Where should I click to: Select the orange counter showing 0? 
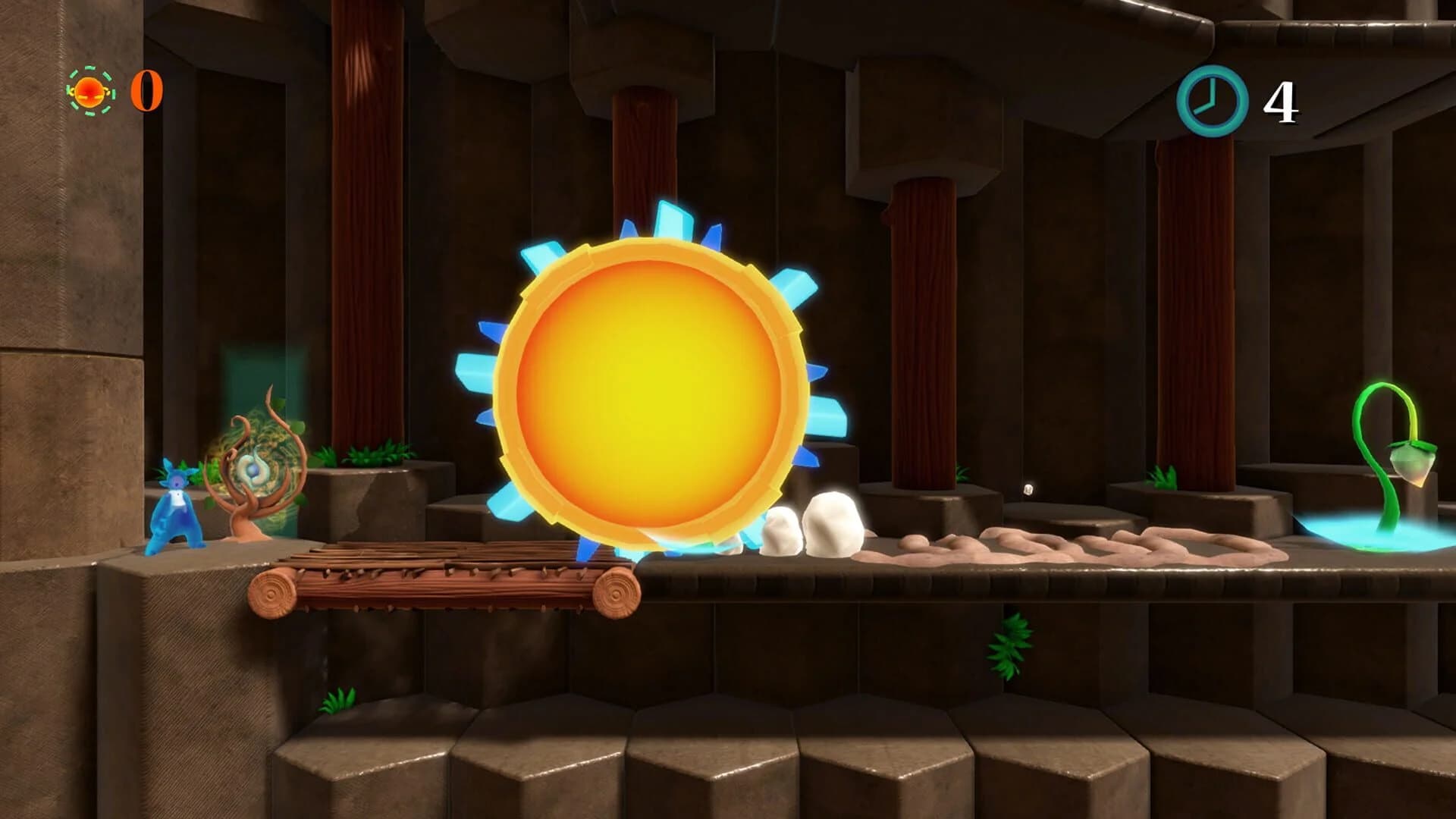tap(148, 91)
